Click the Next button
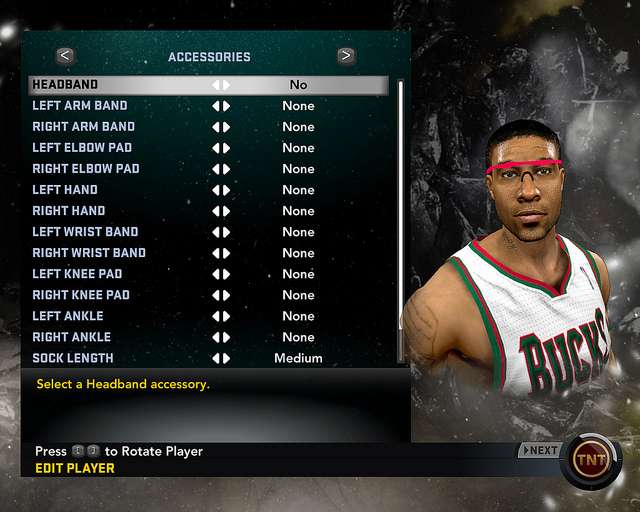The width and height of the screenshot is (640, 512). coord(540,450)
